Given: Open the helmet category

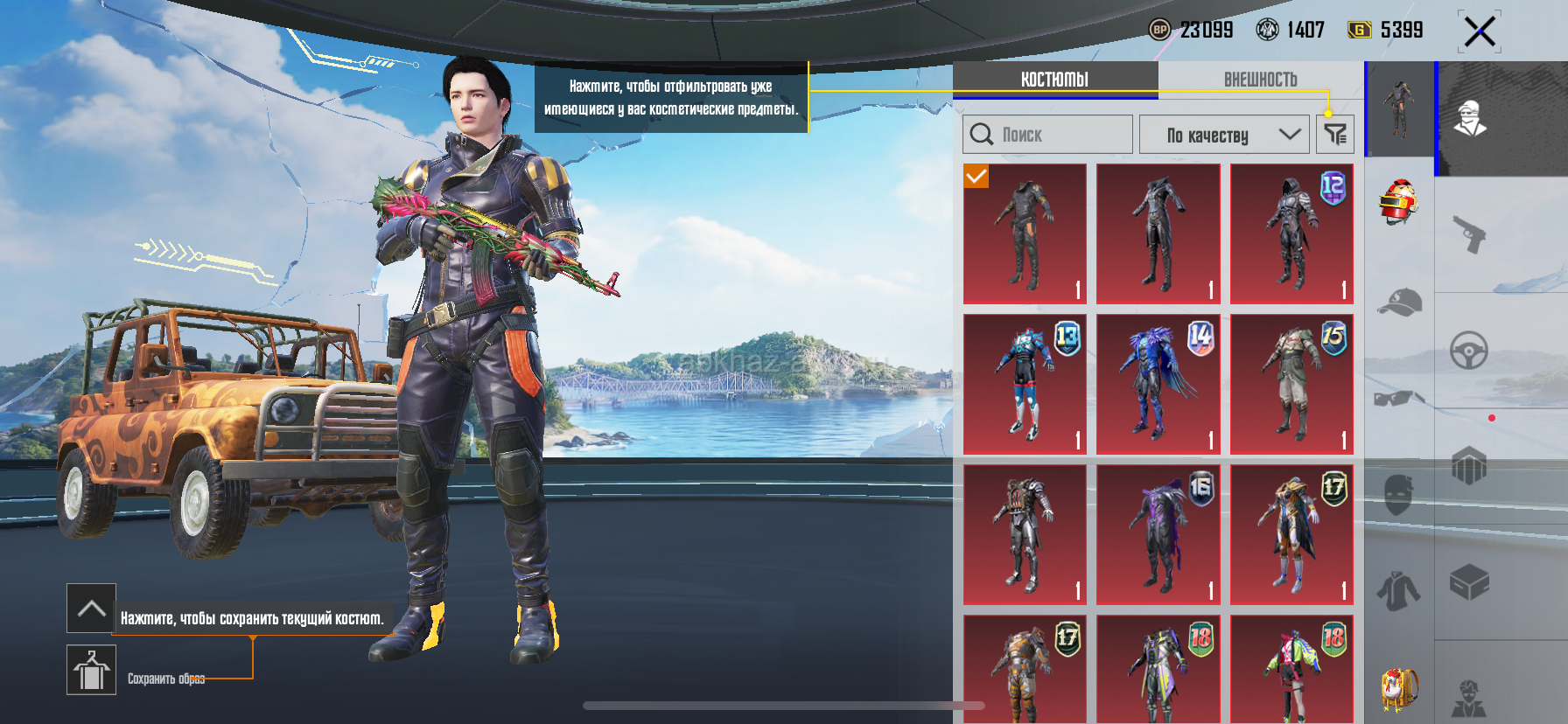Looking at the screenshot, I should [x=1398, y=203].
